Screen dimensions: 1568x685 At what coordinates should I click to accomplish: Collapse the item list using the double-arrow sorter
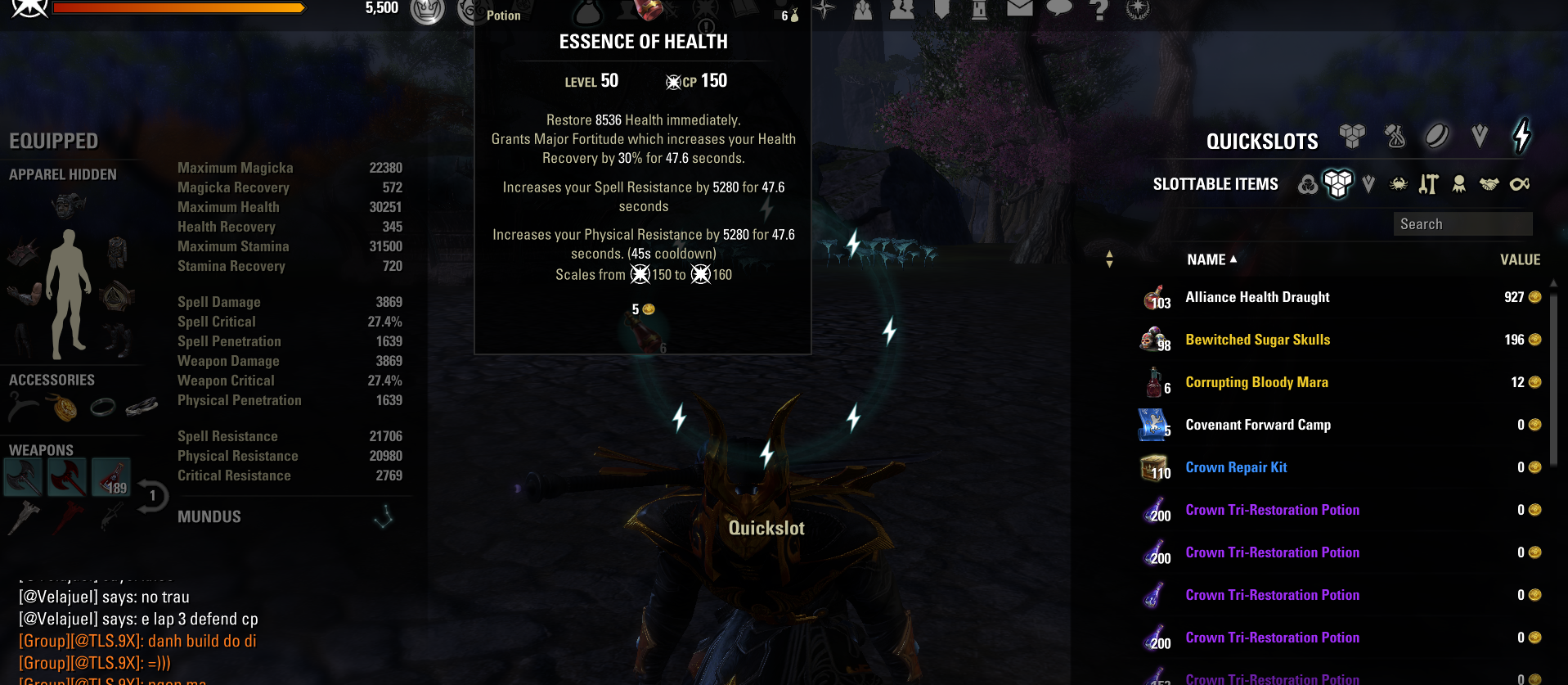click(1109, 259)
